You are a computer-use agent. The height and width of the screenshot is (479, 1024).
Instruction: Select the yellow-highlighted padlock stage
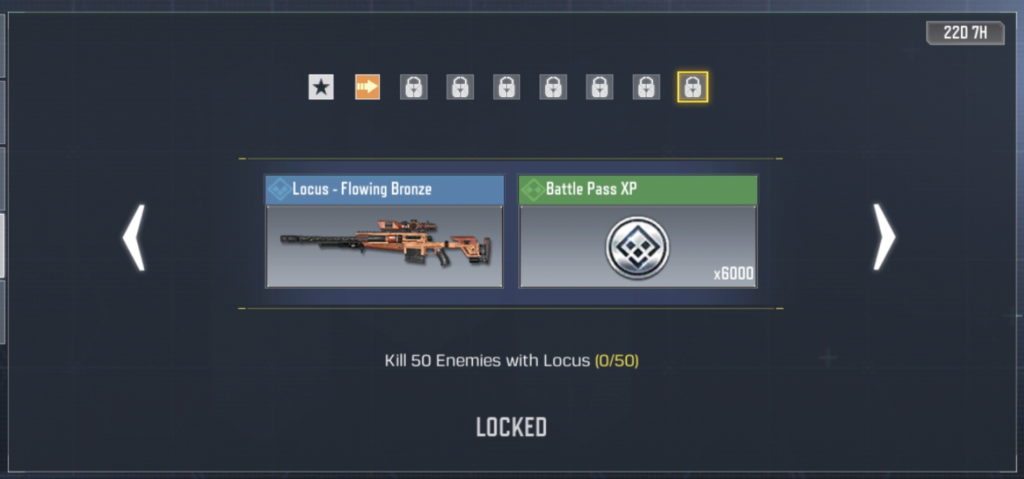coord(692,88)
